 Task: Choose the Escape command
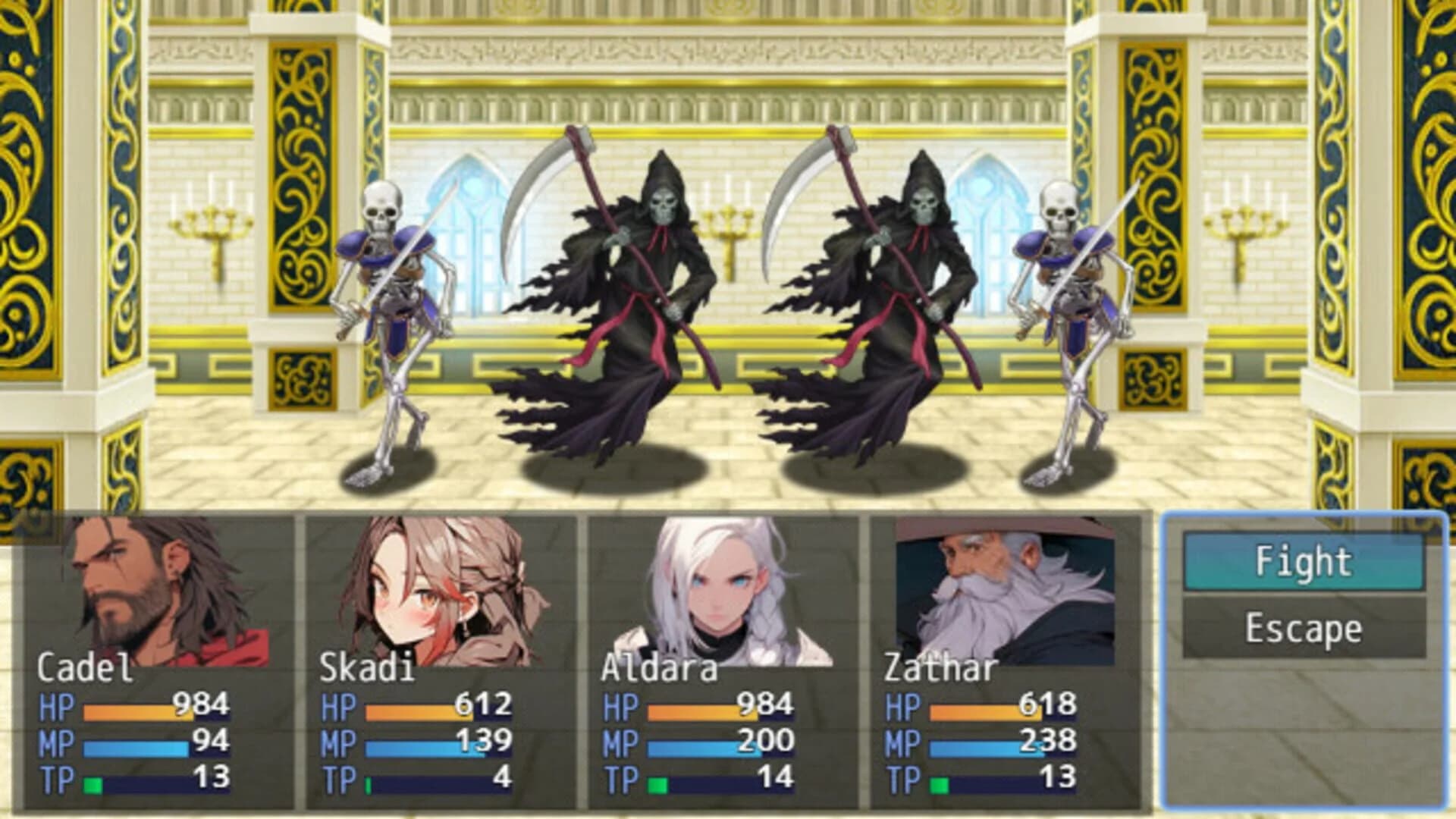[x=1304, y=628]
